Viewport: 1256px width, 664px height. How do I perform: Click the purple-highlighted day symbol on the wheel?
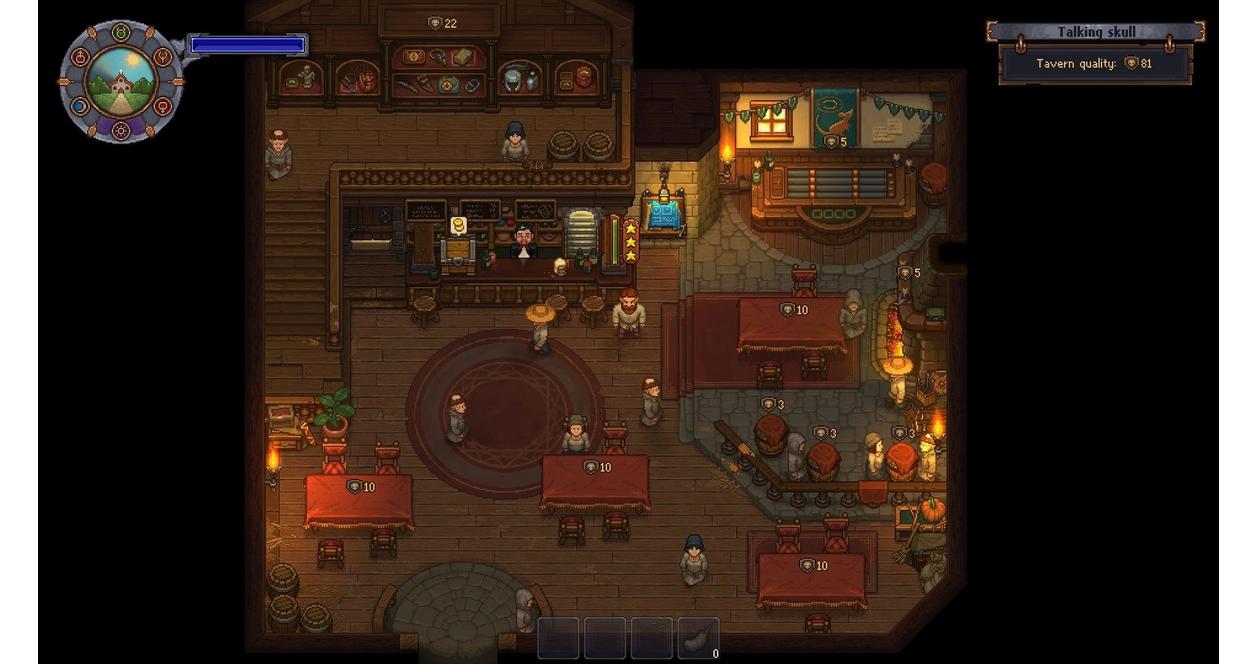coord(121,129)
